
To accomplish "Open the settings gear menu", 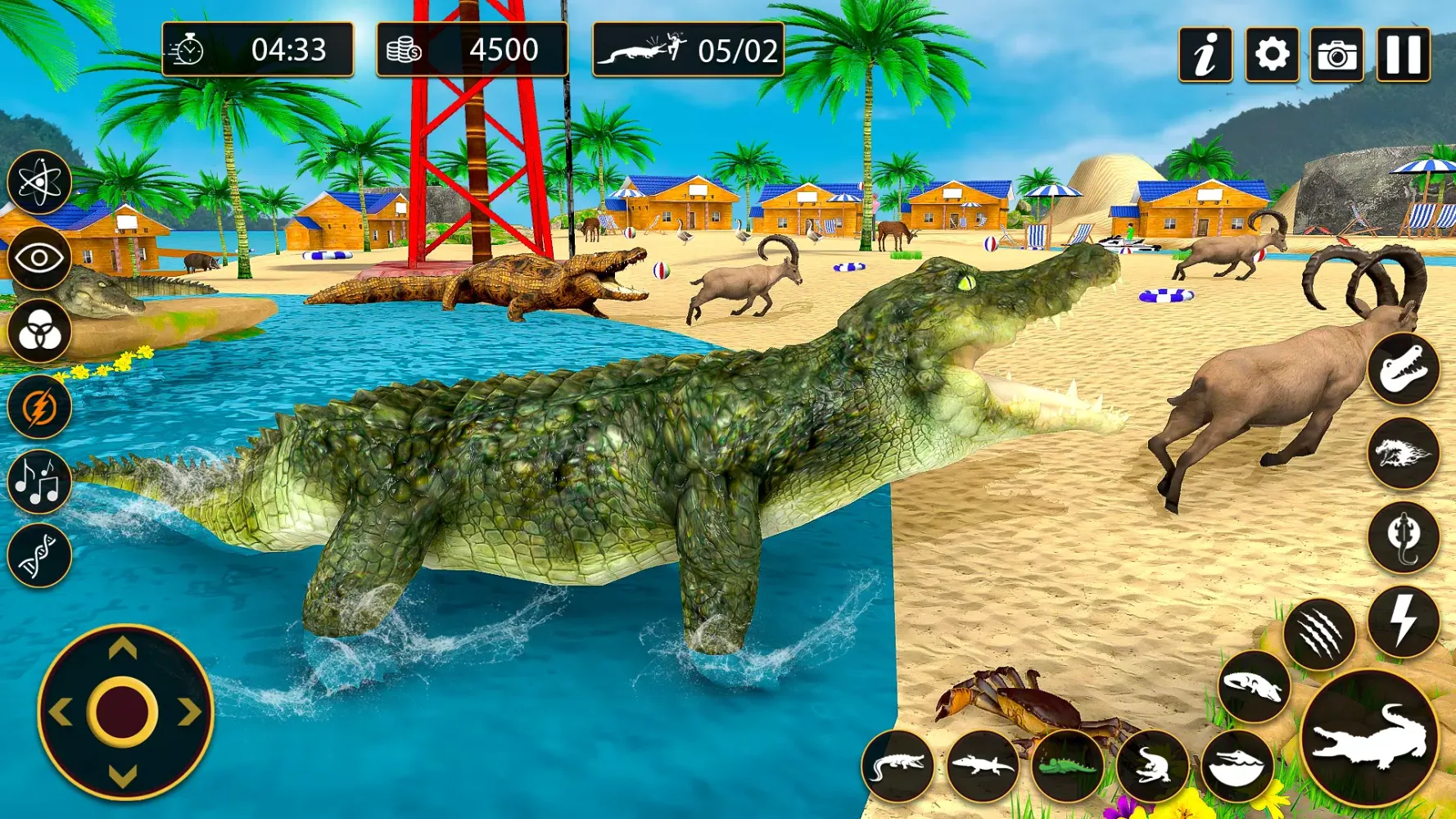I will pyautogui.click(x=1273, y=52).
